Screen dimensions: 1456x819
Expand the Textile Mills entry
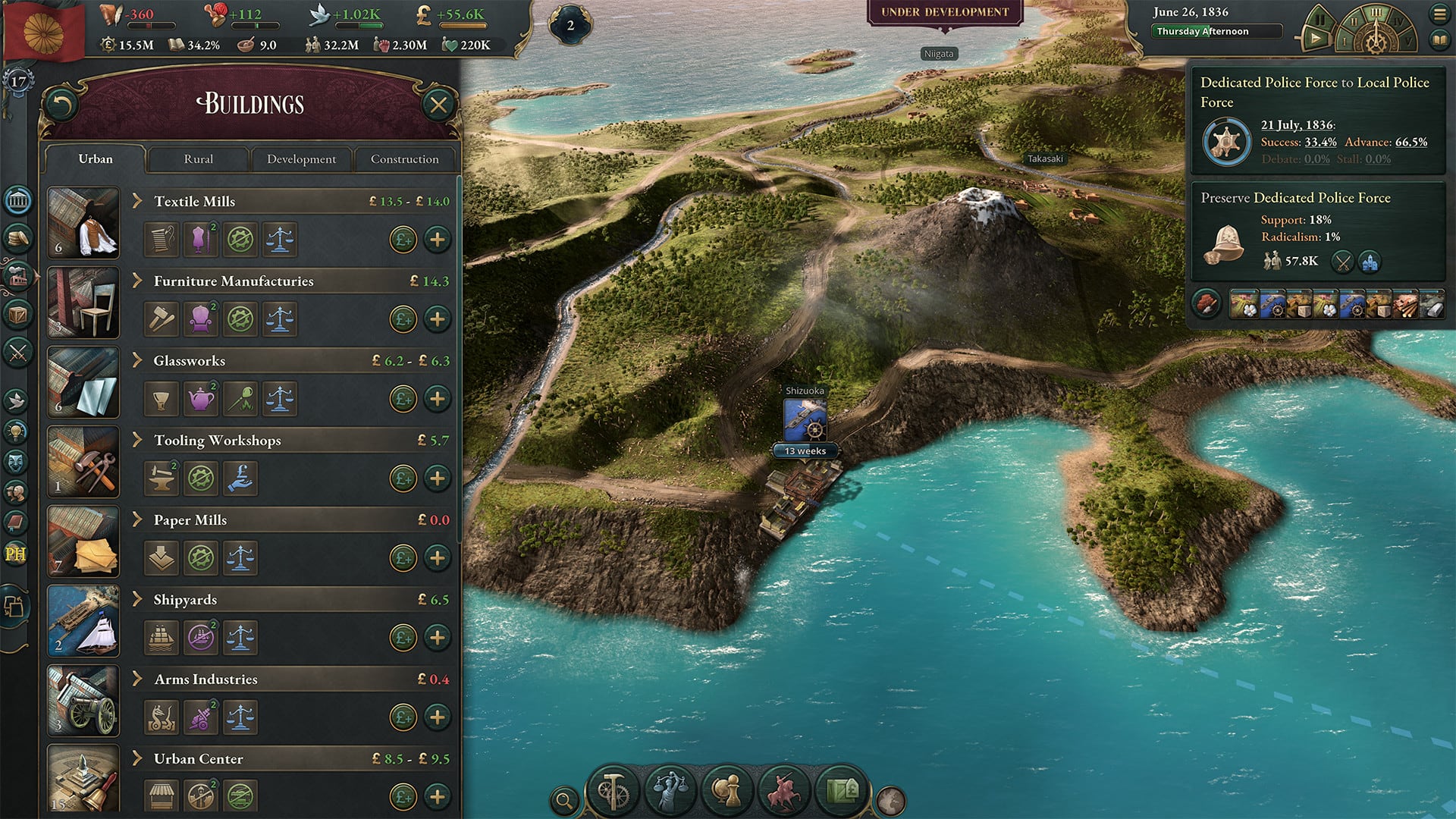coord(138,200)
